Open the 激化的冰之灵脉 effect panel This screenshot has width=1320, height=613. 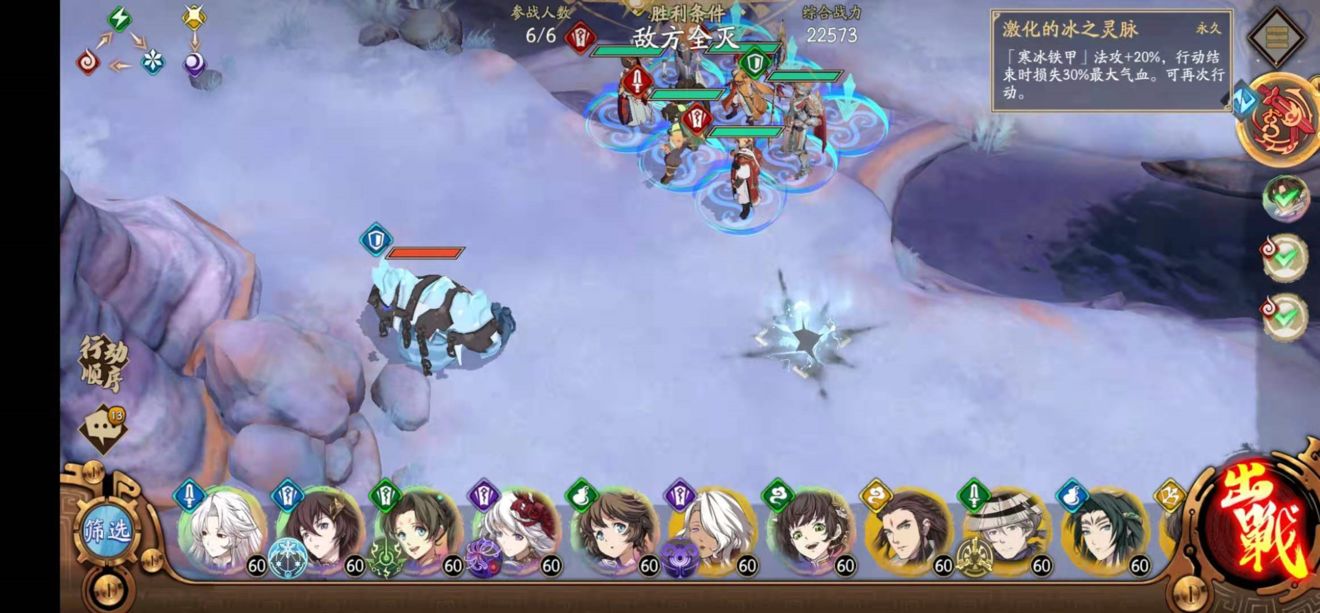(x=1112, y=60)
